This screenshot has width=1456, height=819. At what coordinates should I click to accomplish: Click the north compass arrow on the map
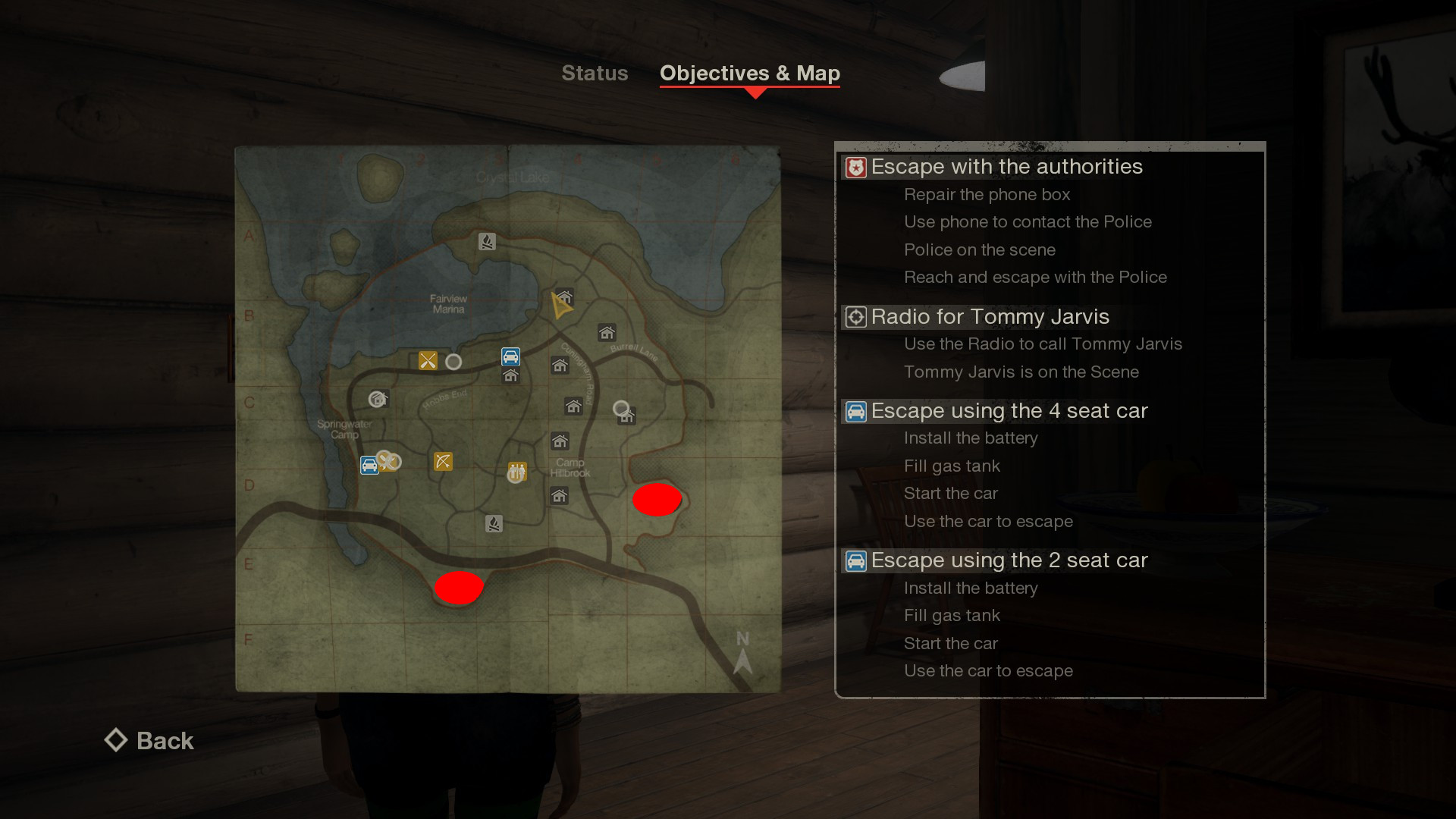click(x=742, y=662)
